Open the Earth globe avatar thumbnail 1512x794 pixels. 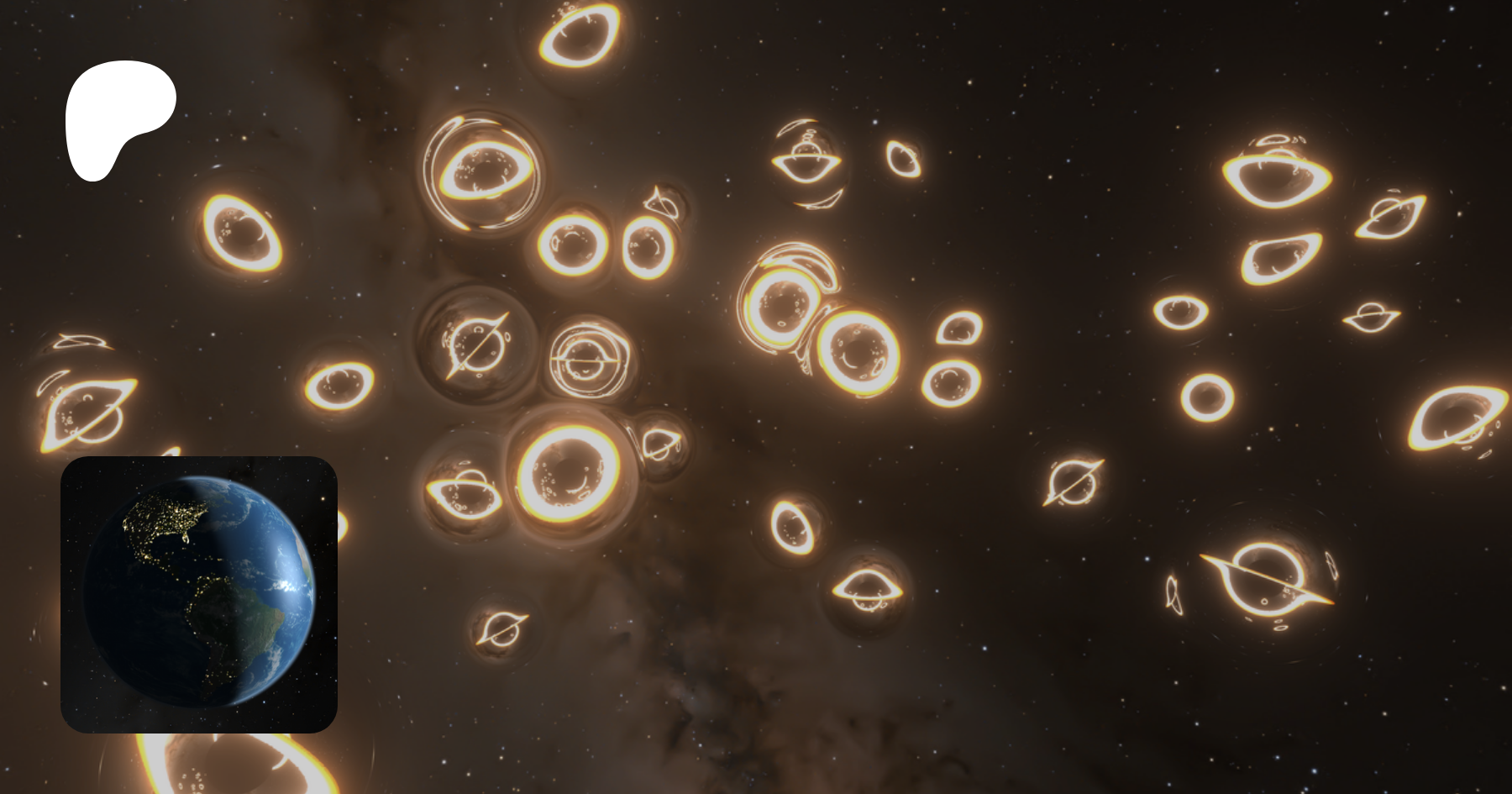point(199,594)
